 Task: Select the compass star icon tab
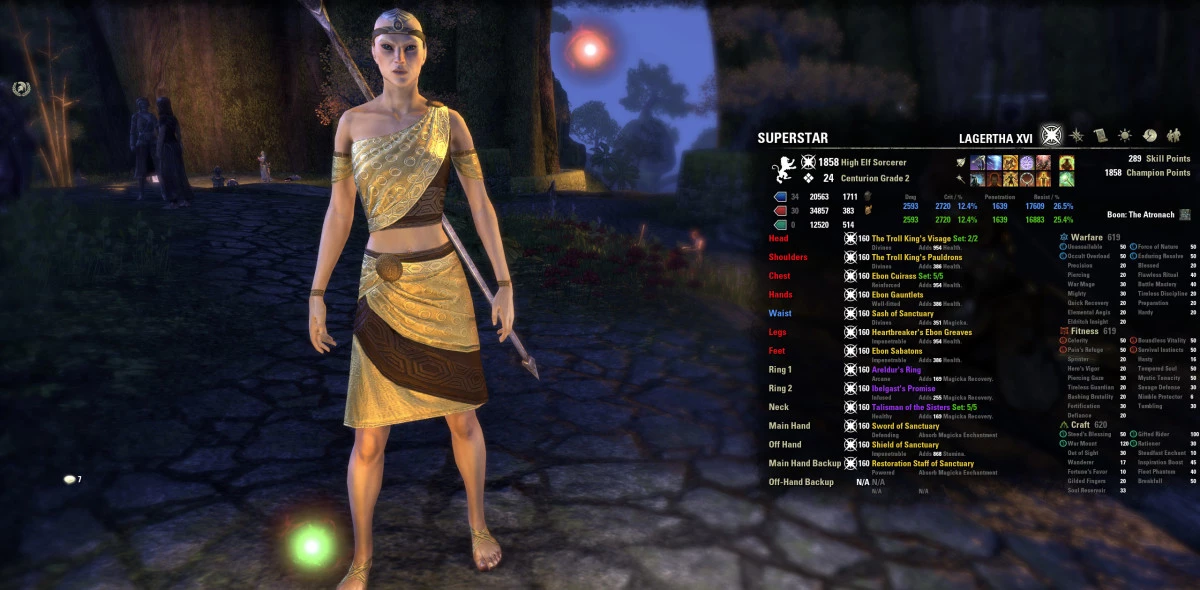1076,136
